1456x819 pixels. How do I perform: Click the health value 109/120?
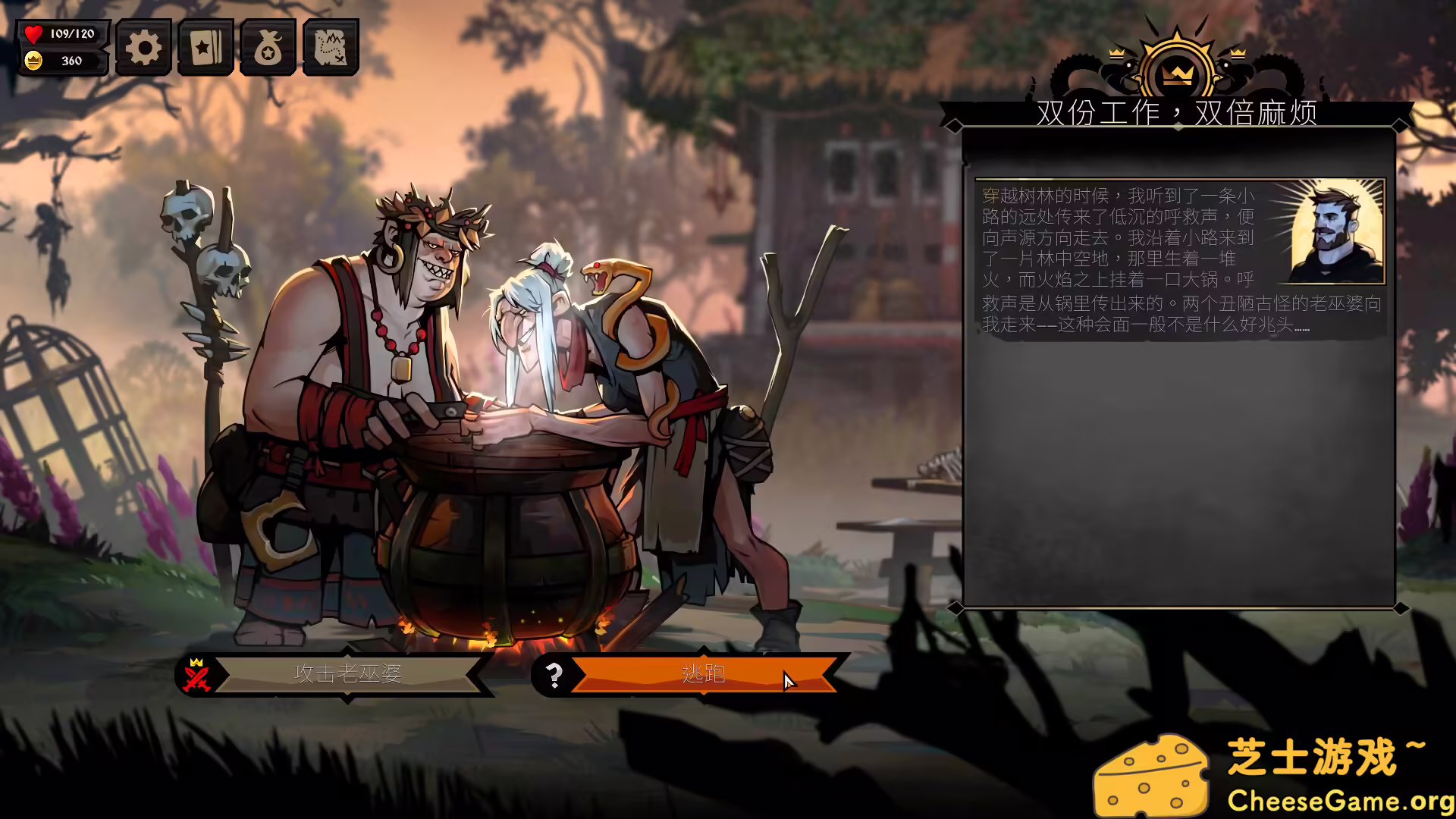click(x=73, y=33)
